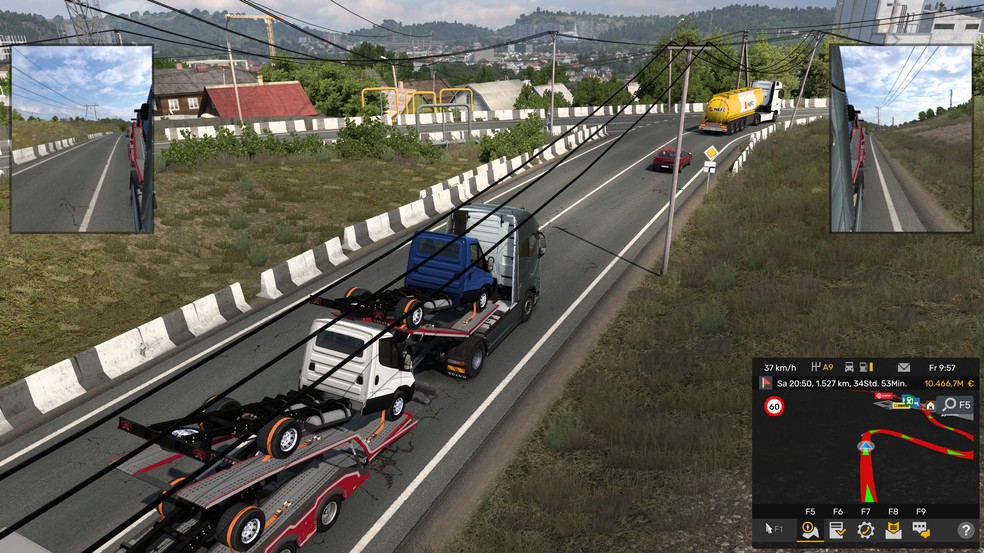Click the envelope mail icon on top bar
Viewport: 984px width, 553px height.
tap(903, 367)
